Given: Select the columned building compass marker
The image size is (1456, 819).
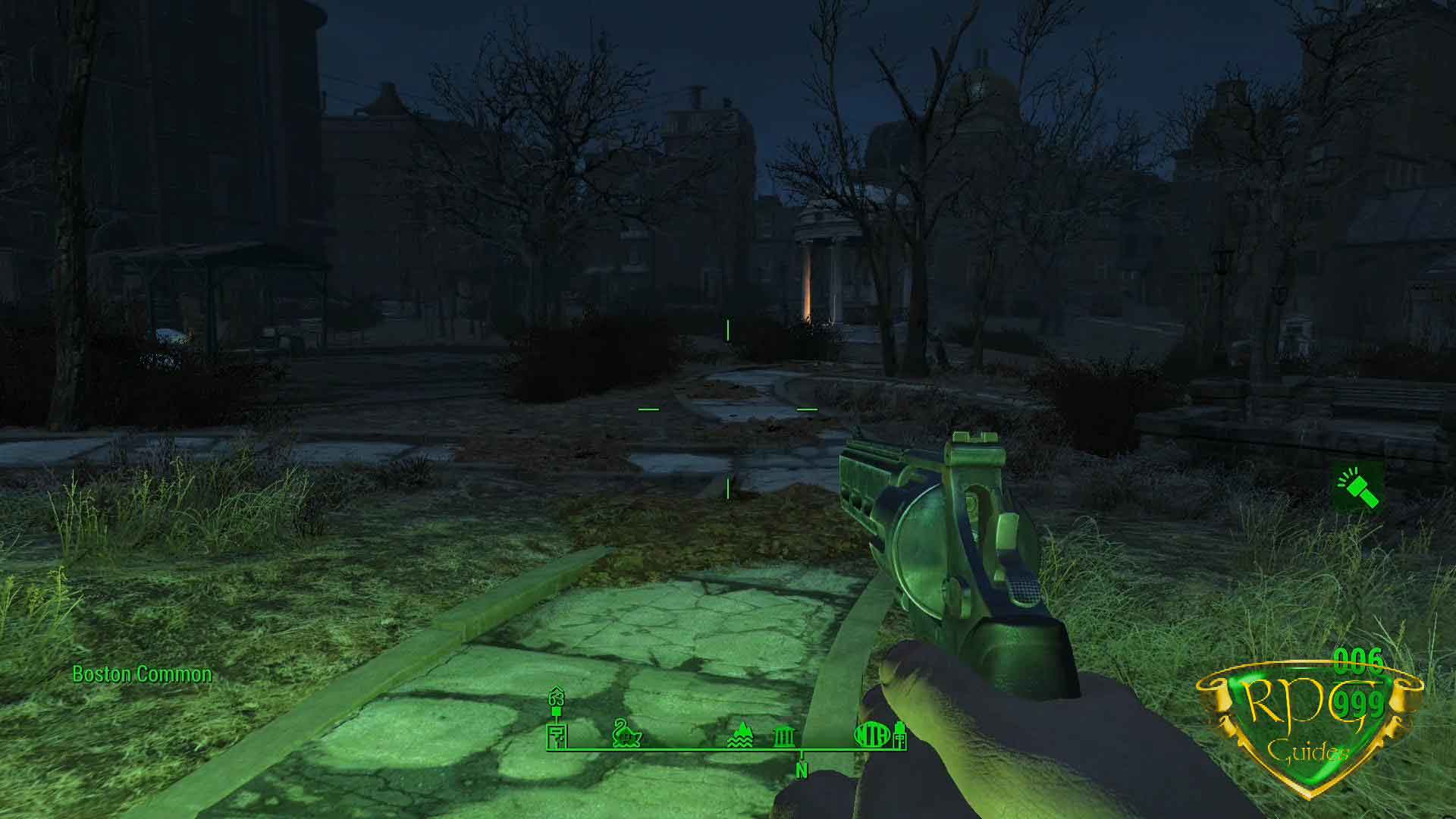Looking at the screenshot, I should pyautogui.click(x=783, y=736).
